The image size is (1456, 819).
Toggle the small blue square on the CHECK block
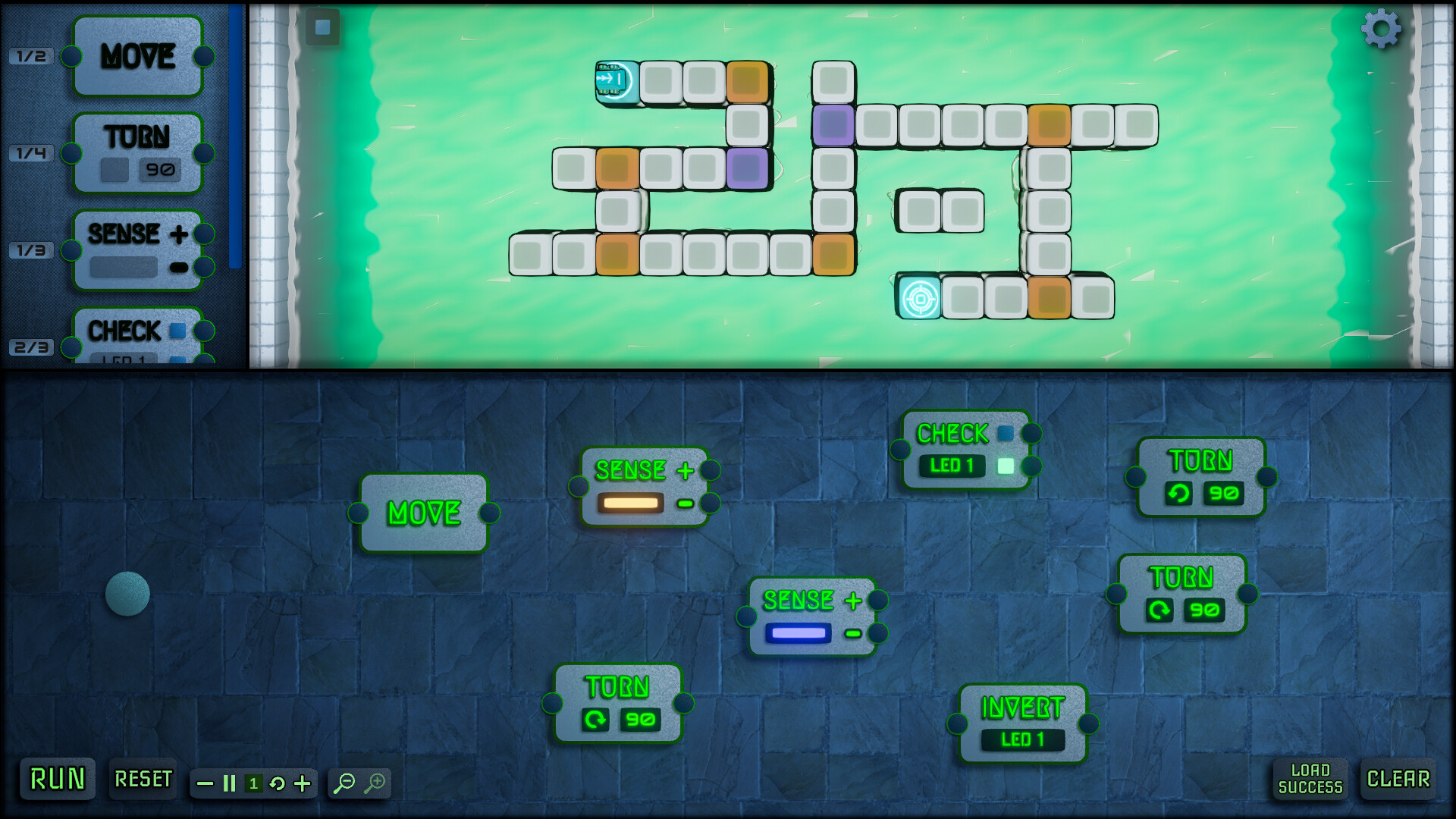click(1006, 433)
